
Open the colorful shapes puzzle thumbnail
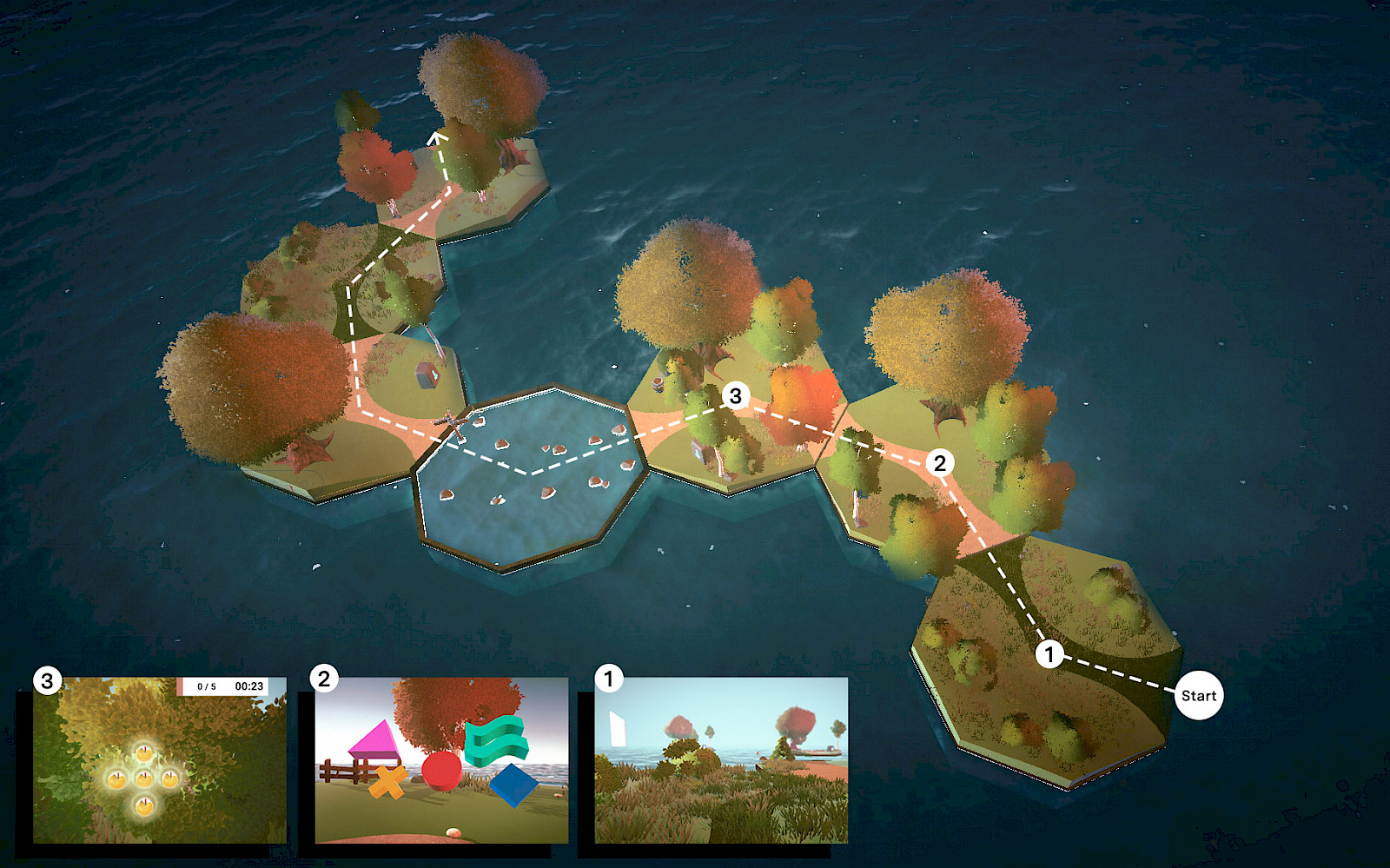(441, 760)
